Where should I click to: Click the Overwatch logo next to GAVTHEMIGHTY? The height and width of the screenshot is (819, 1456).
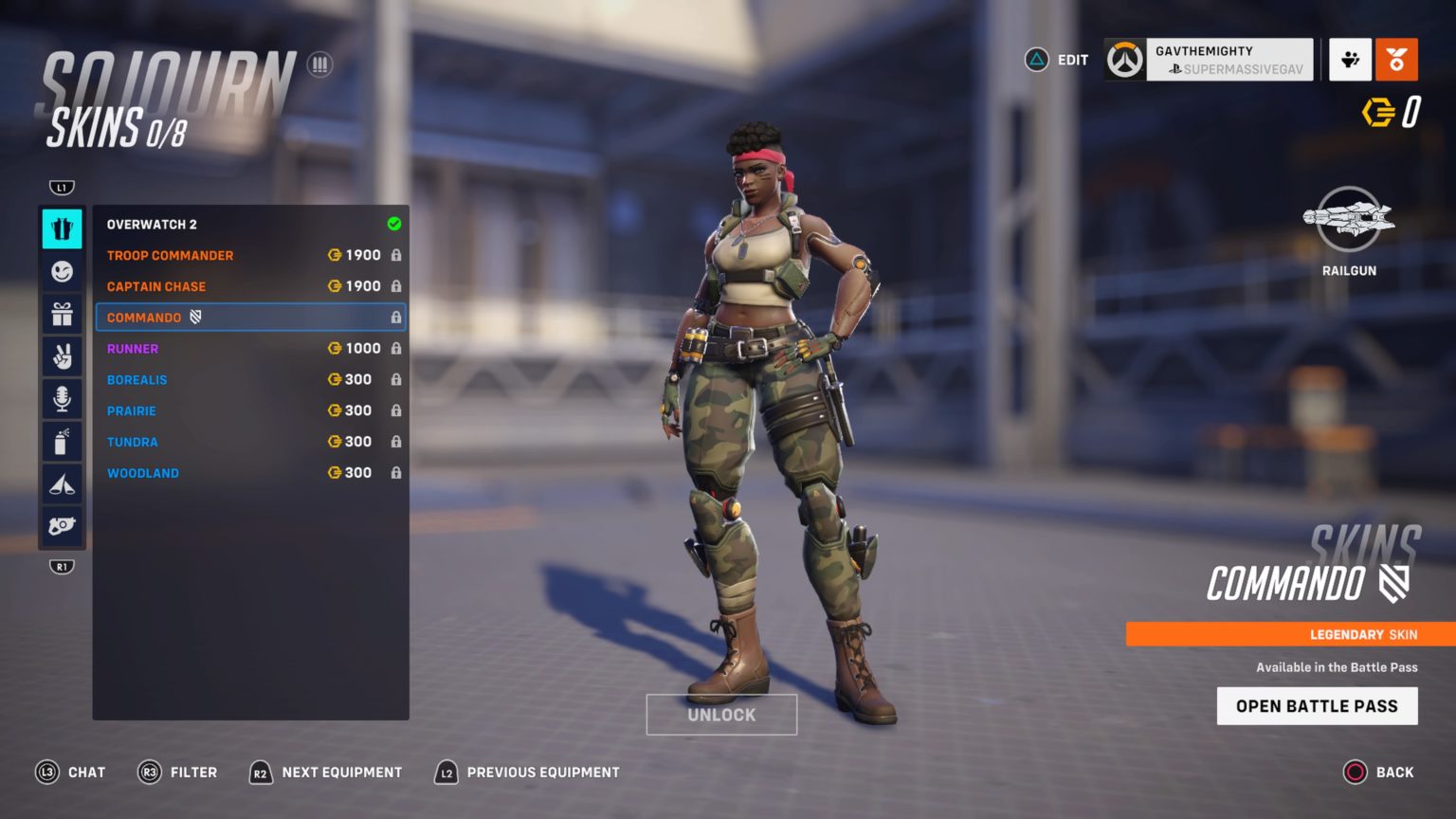pos(1124,59)
